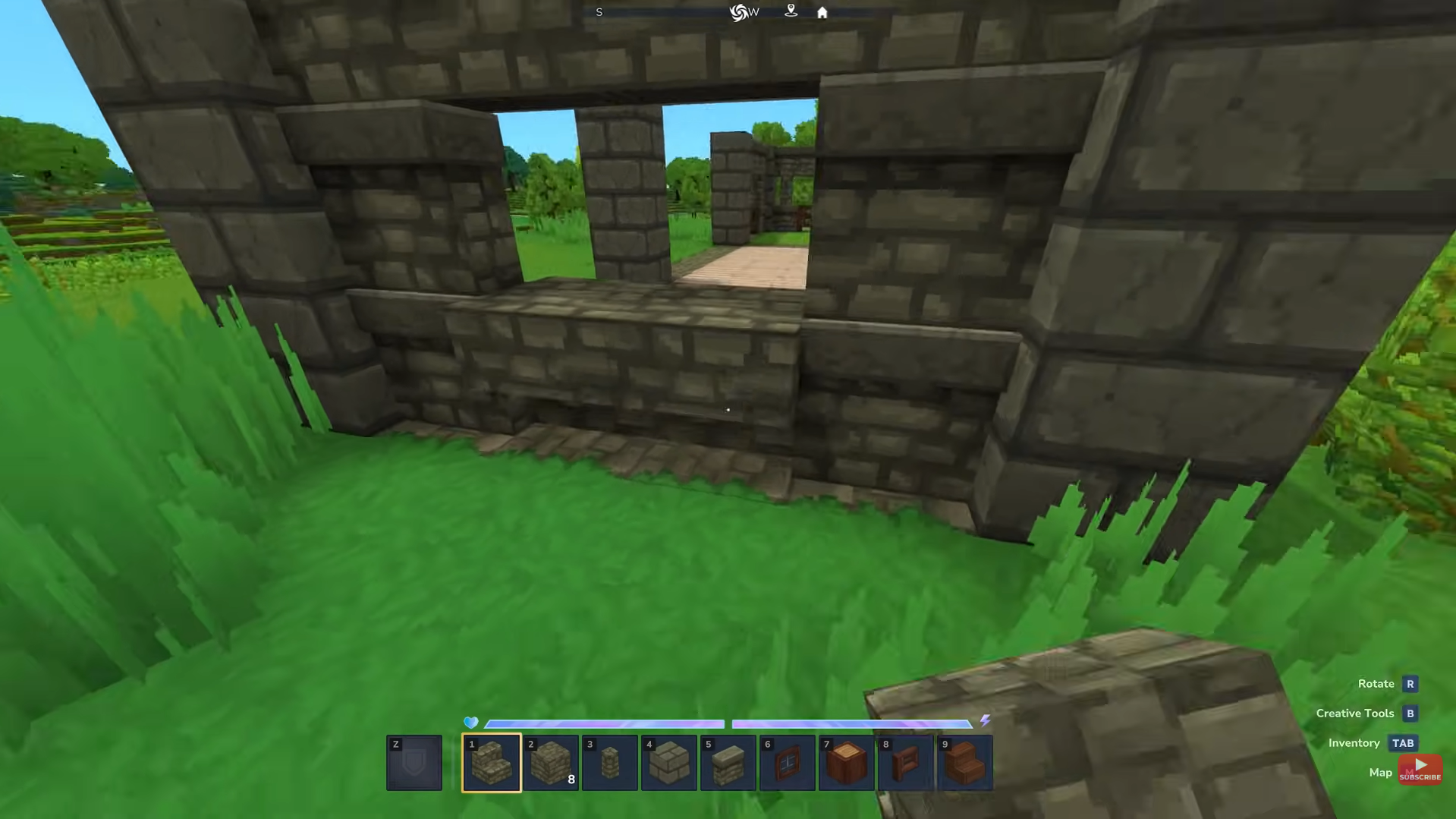
Task: Select the wooden shelf in hotbar slot 8
Action: tap(905, 763)
